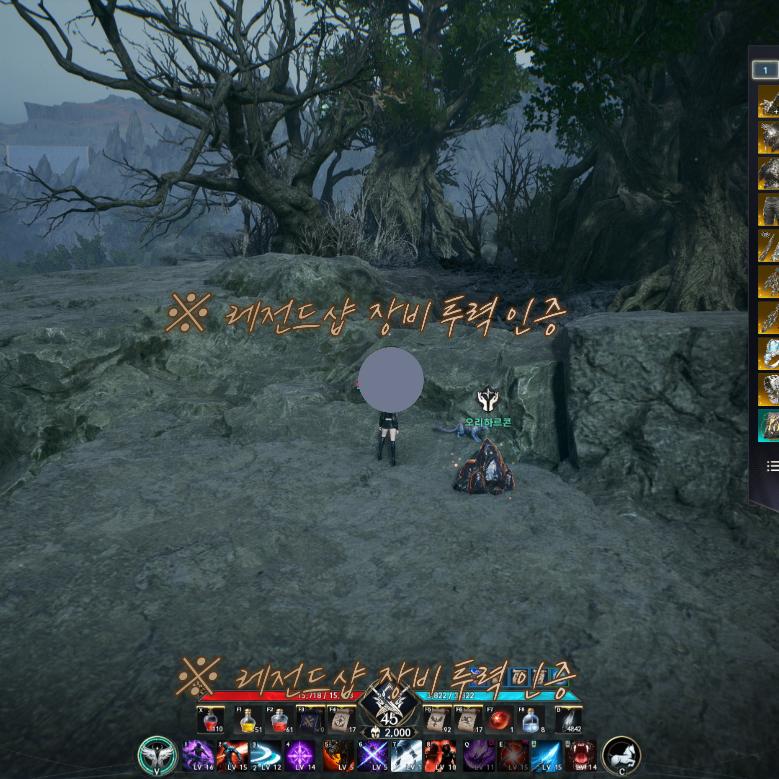The height and width of the screenshot is (779, 779).
Task: Switch to equipment preset tab 1
Action: [765, 70]
